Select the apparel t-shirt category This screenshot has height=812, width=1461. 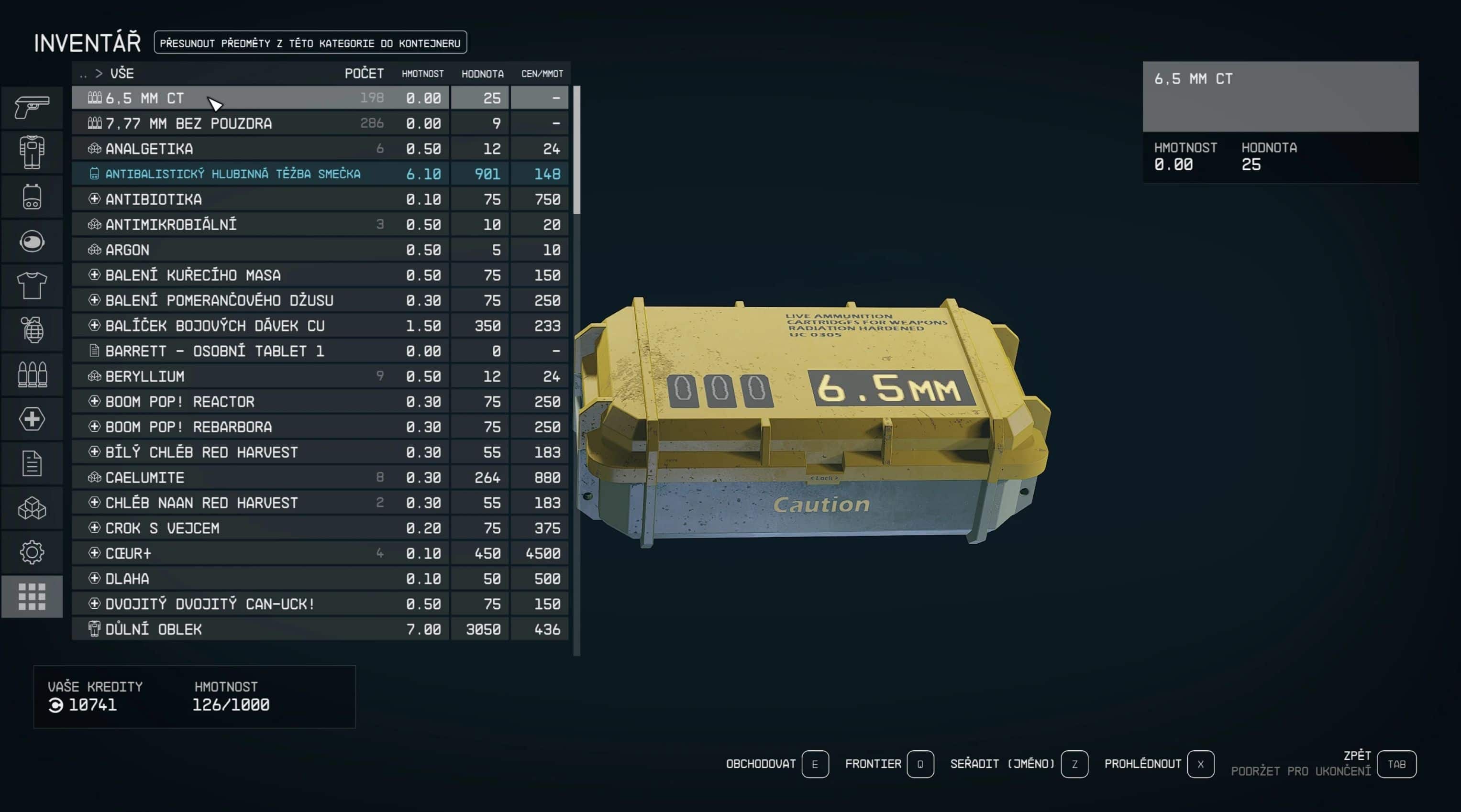coord(32,285)
